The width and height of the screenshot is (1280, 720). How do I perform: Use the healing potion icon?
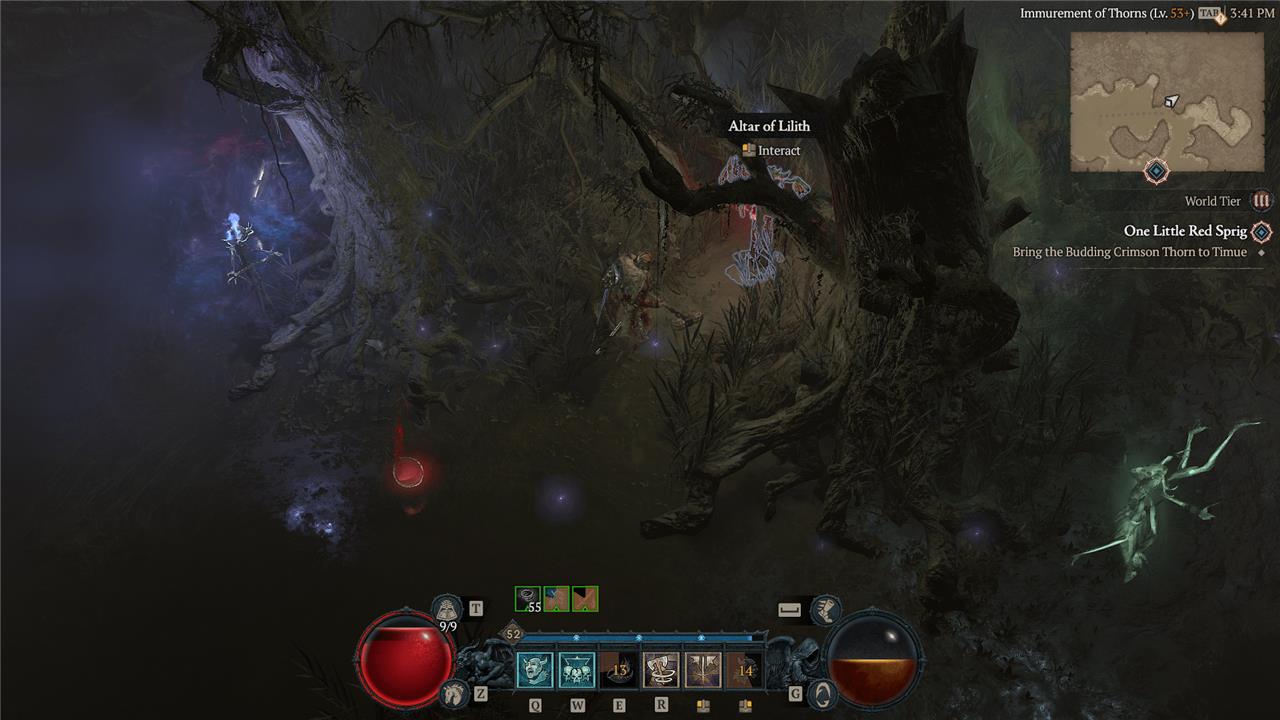(446, 609)
